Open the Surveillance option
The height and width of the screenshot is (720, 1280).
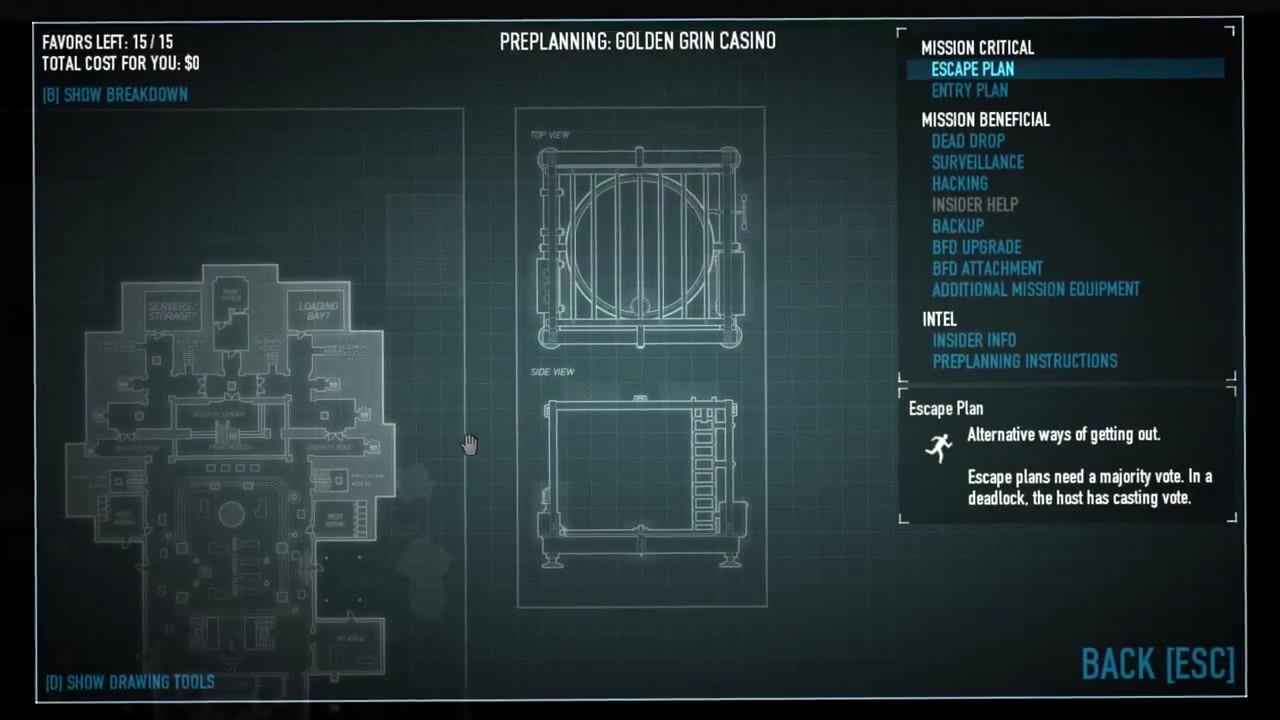[x=977, y=162]
